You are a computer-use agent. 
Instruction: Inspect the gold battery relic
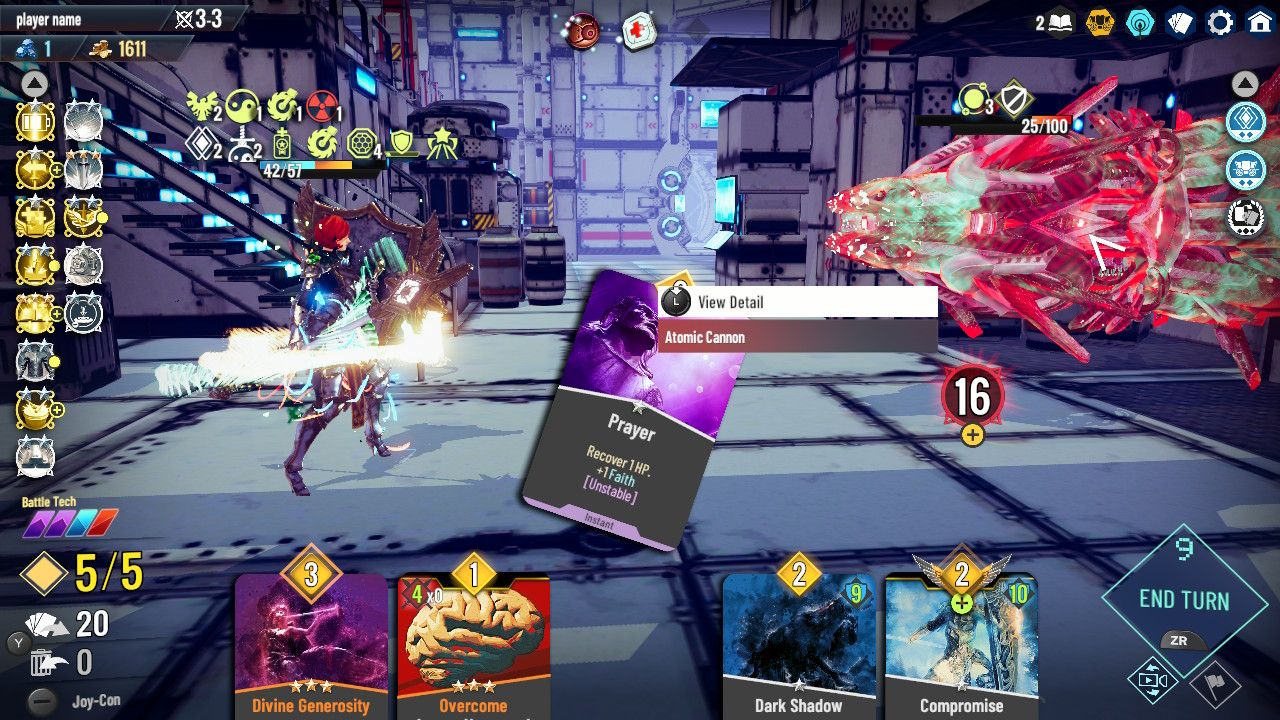pos(35,122)
